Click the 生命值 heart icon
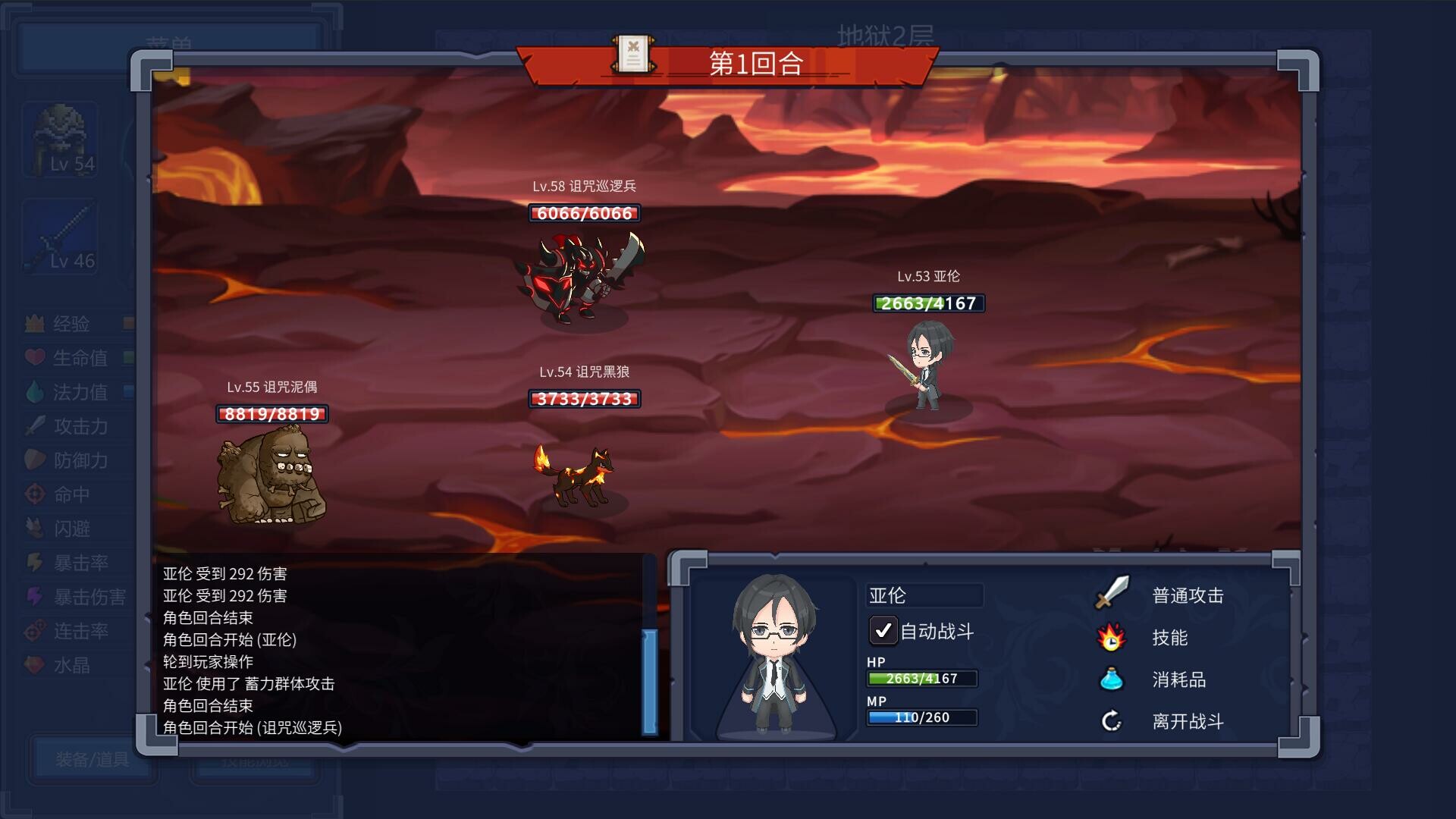Image resolution: width=1456 pixels, height=819 pixels. click(34, 358)
